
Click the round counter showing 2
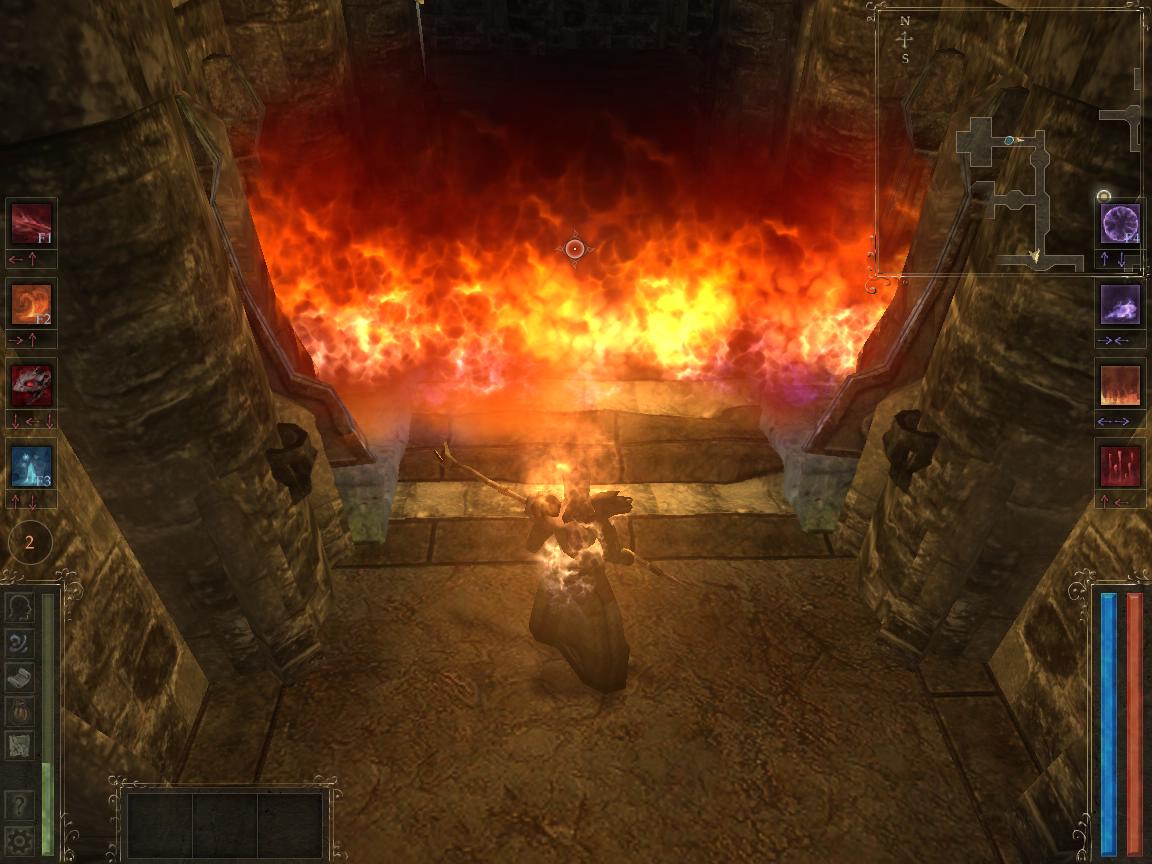tap(30, 543)
